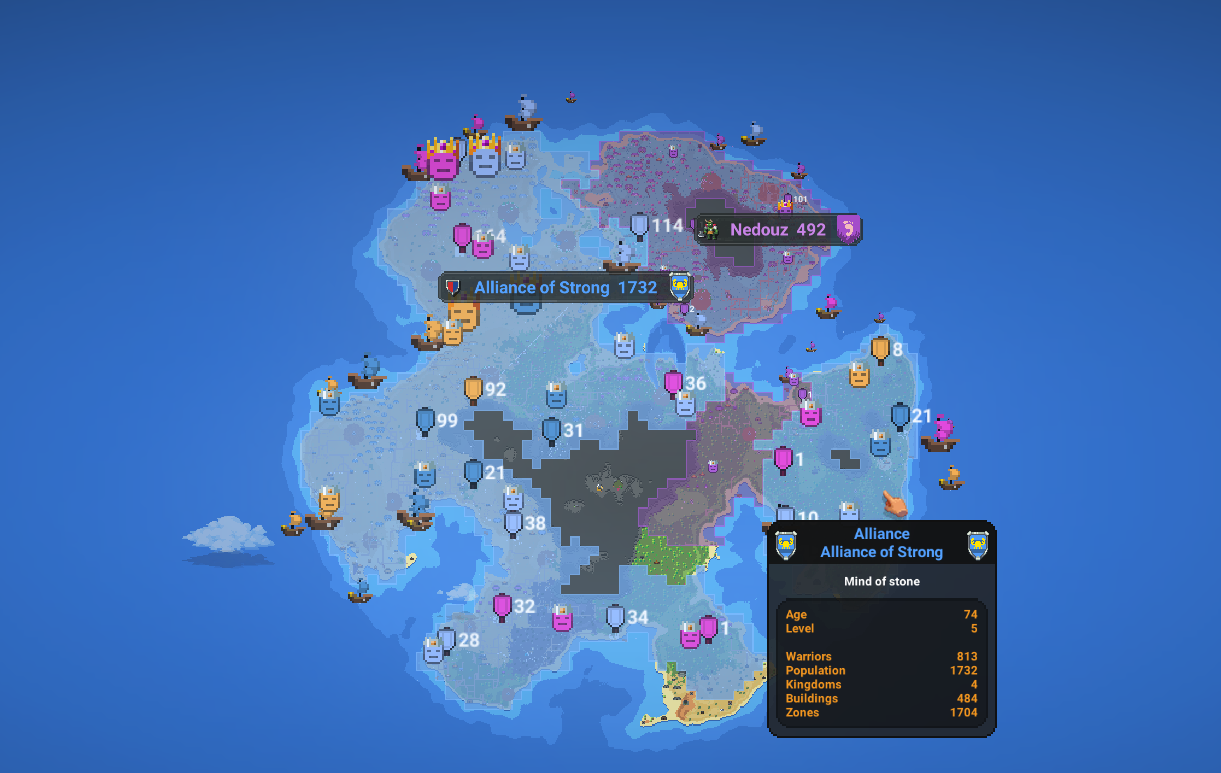Click the magenta city banner numbered 36
Screen dimensions: 1221x773
coord(674,384)
